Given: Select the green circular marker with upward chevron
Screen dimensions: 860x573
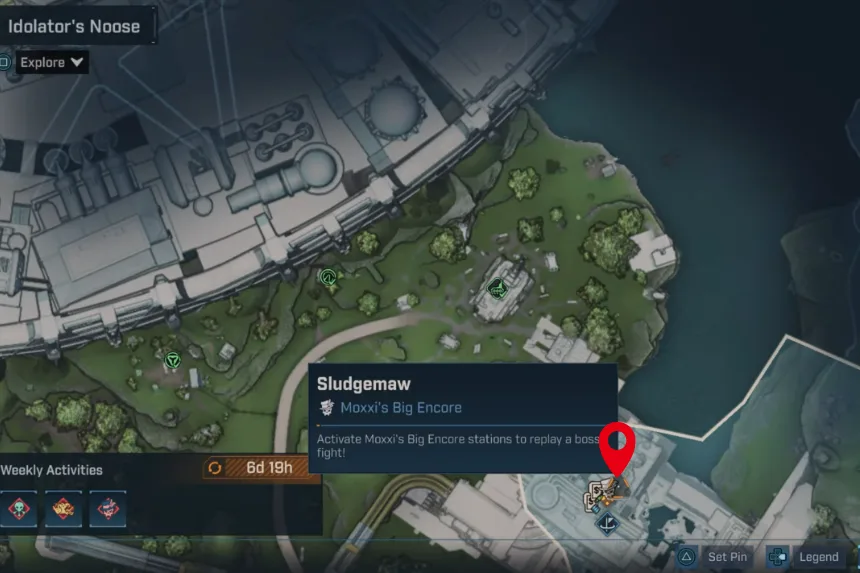Looking at the screenshot, I should tap(326, 276).
